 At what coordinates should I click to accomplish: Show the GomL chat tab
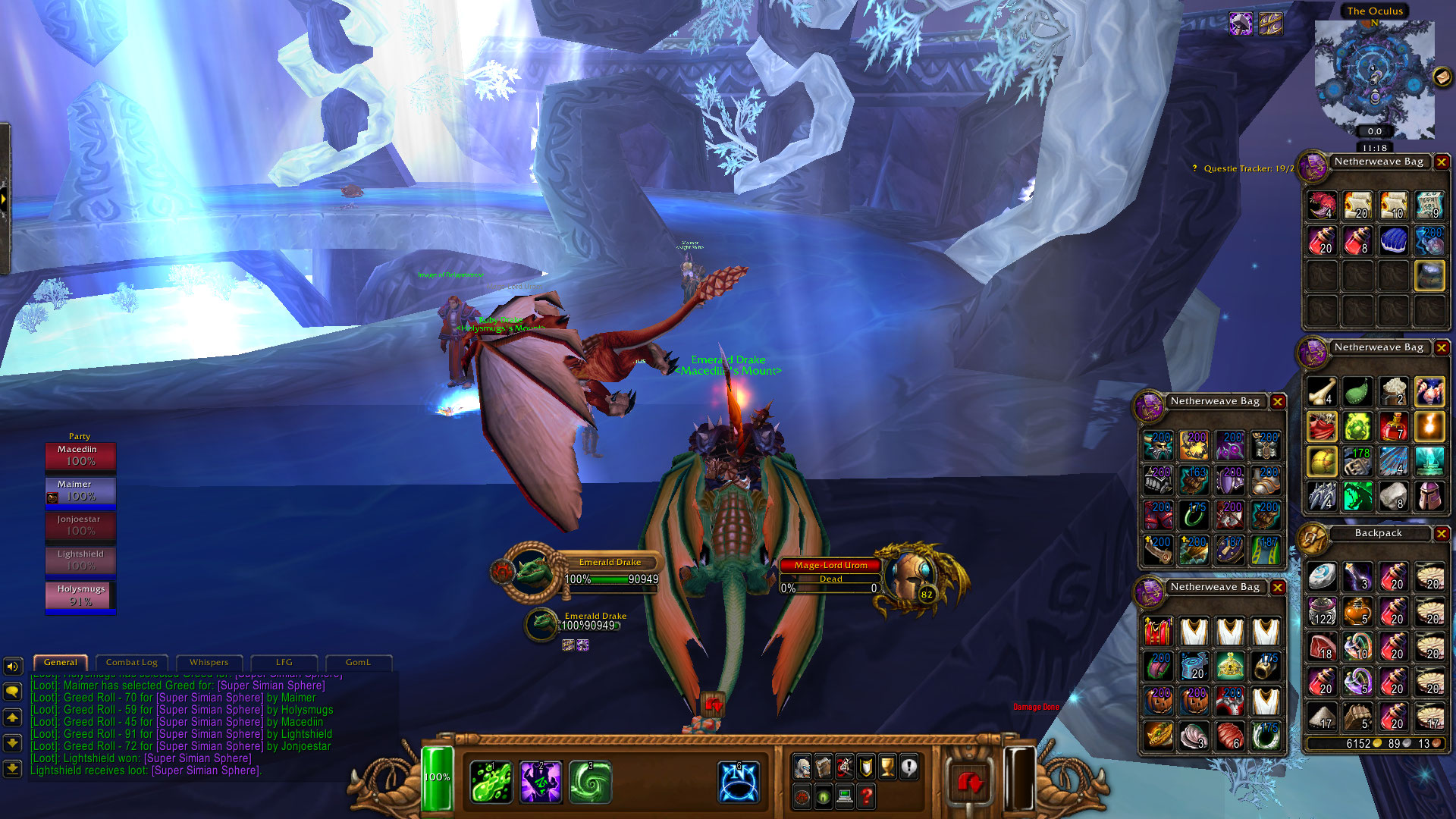[x=358, y=662]
